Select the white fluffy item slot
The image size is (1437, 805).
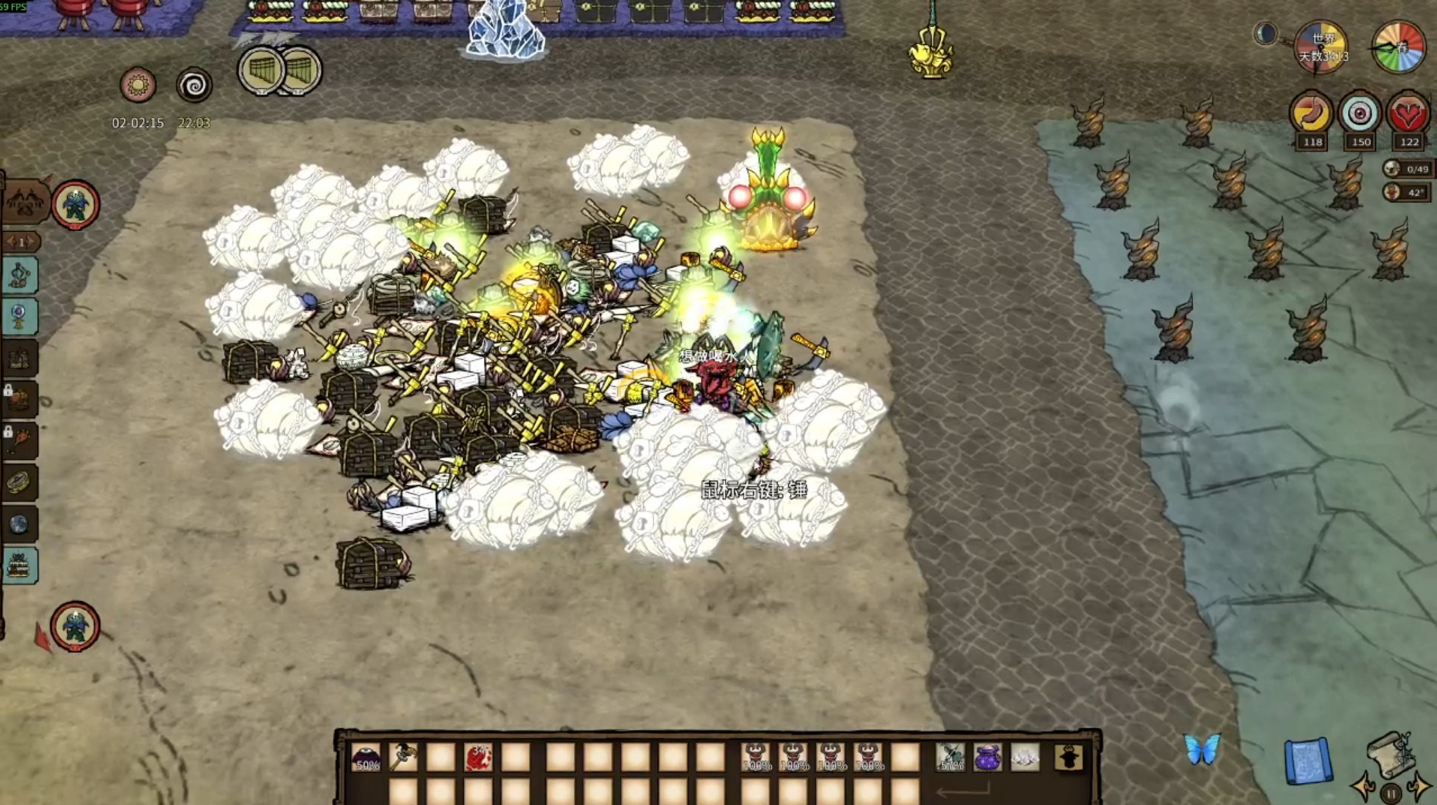[1024, 757]
